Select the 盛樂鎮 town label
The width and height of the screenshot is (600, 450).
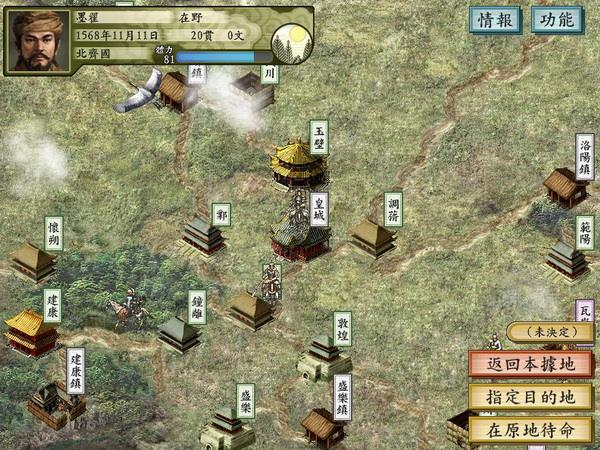[x=342, y=396]
